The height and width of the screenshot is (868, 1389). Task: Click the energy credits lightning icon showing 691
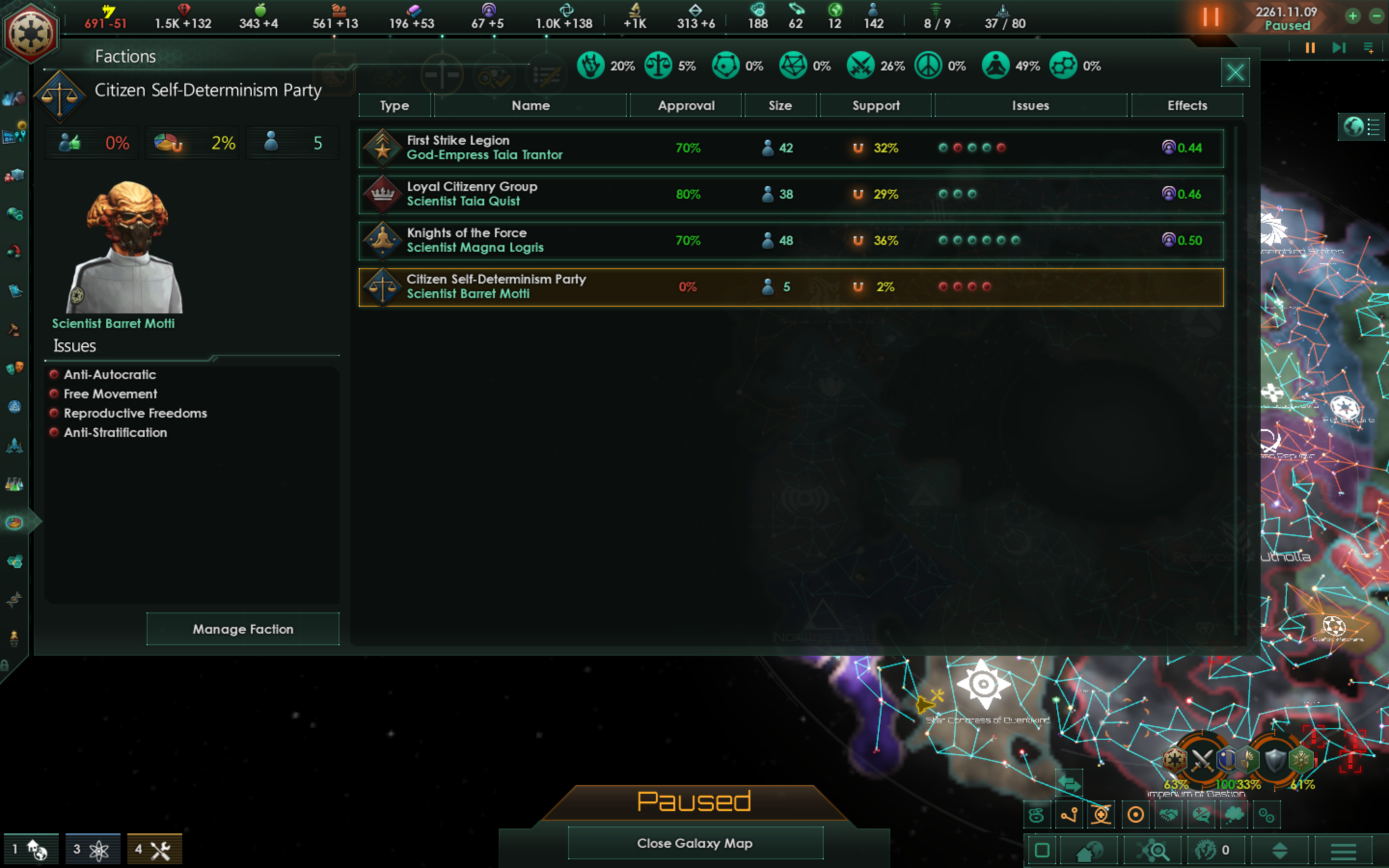[x=109, y=10]
